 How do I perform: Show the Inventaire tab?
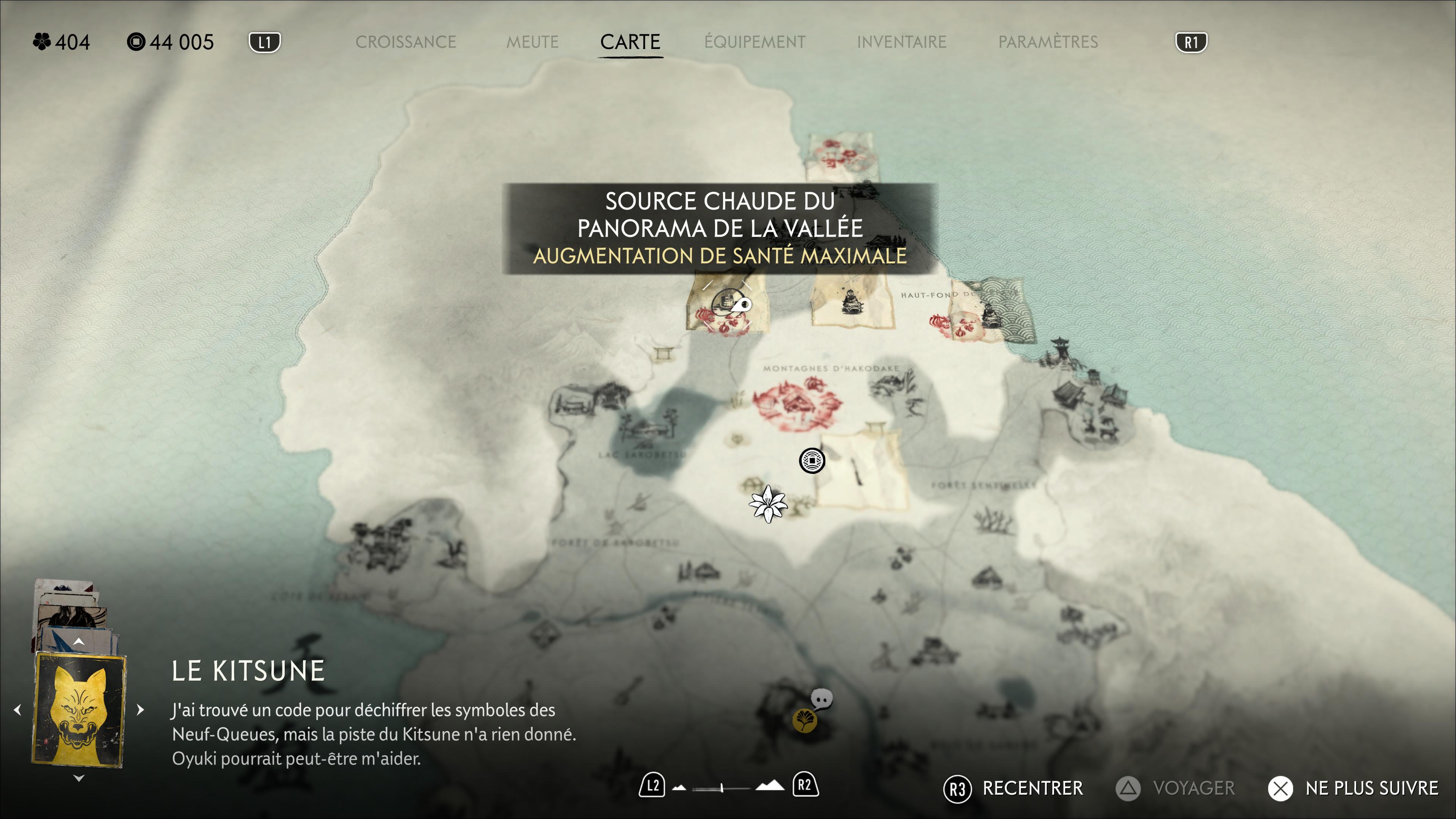point(902,42)
